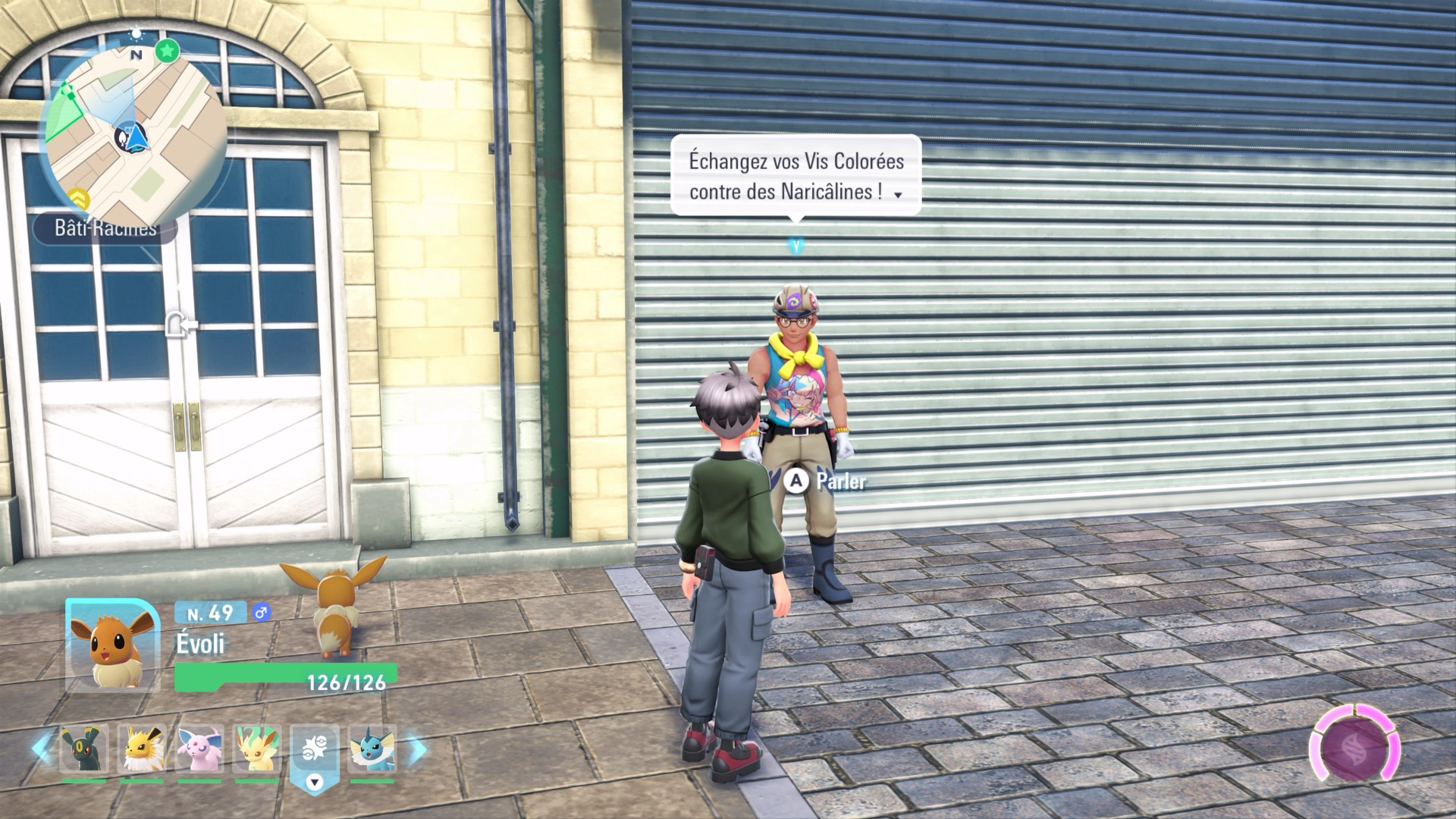Pick Leafeon in the team bar
The image size is (1456, 819).
click(257, 749)
